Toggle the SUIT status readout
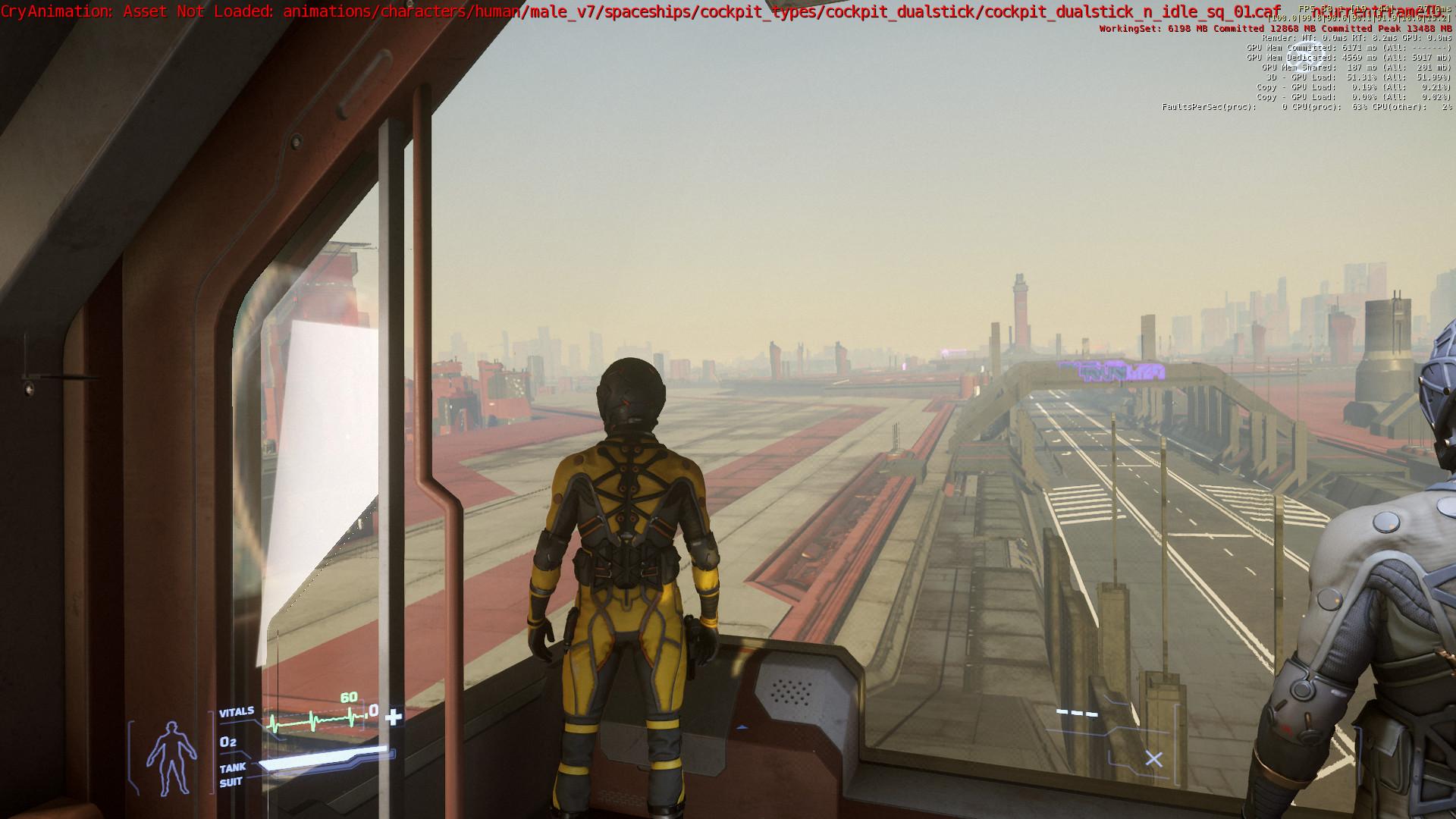The image size is (1456, 819). 230,782
